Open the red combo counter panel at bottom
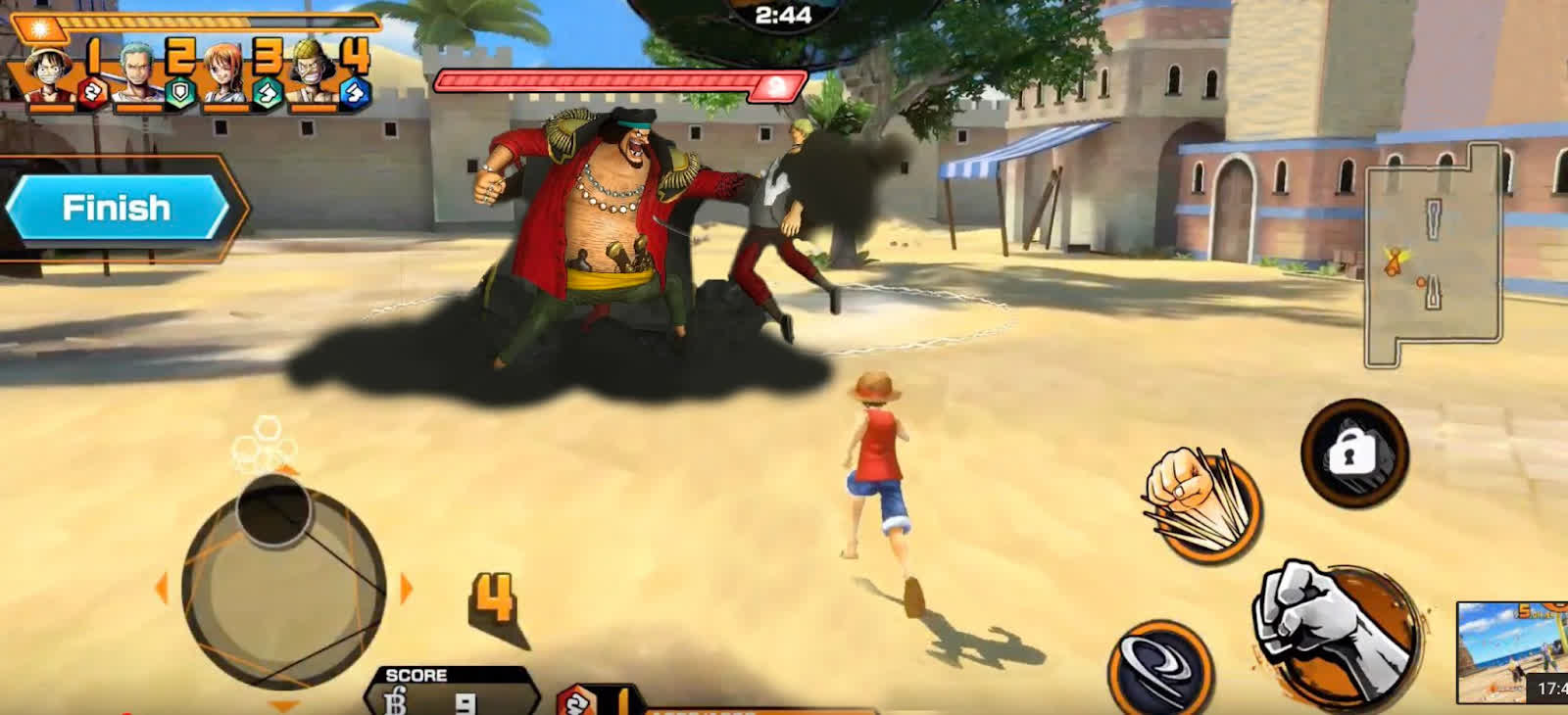 pos(588,700)
